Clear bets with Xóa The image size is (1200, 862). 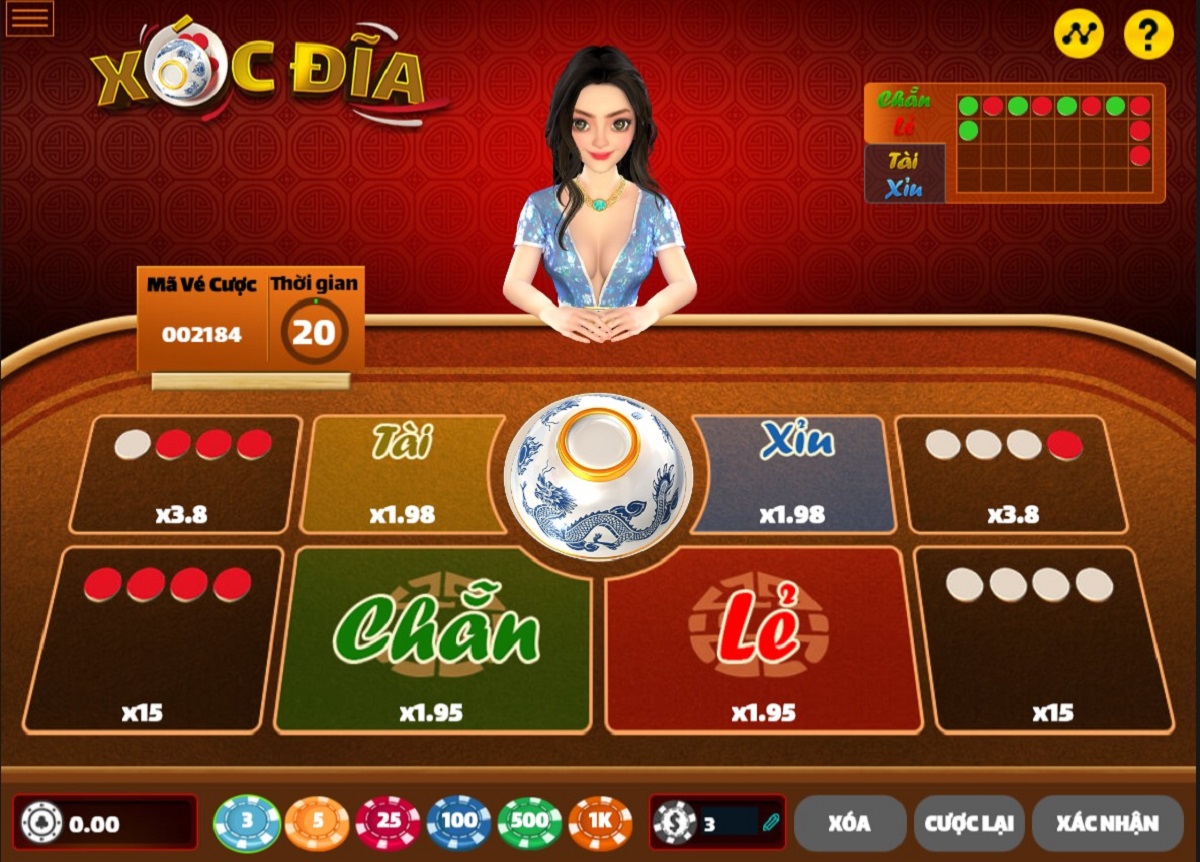coord(849,823)
